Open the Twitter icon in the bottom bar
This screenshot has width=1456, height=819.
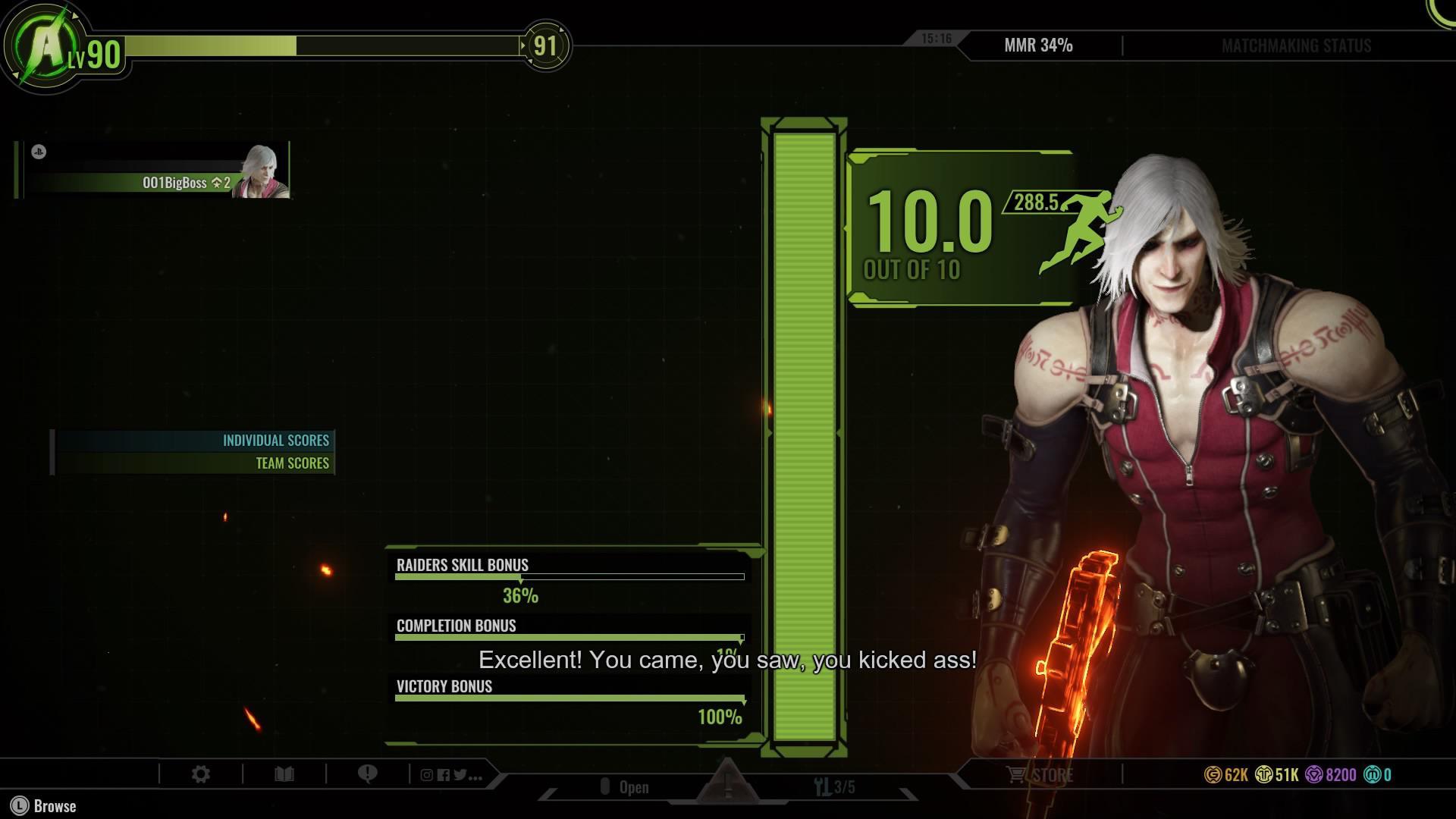[460, 774]
